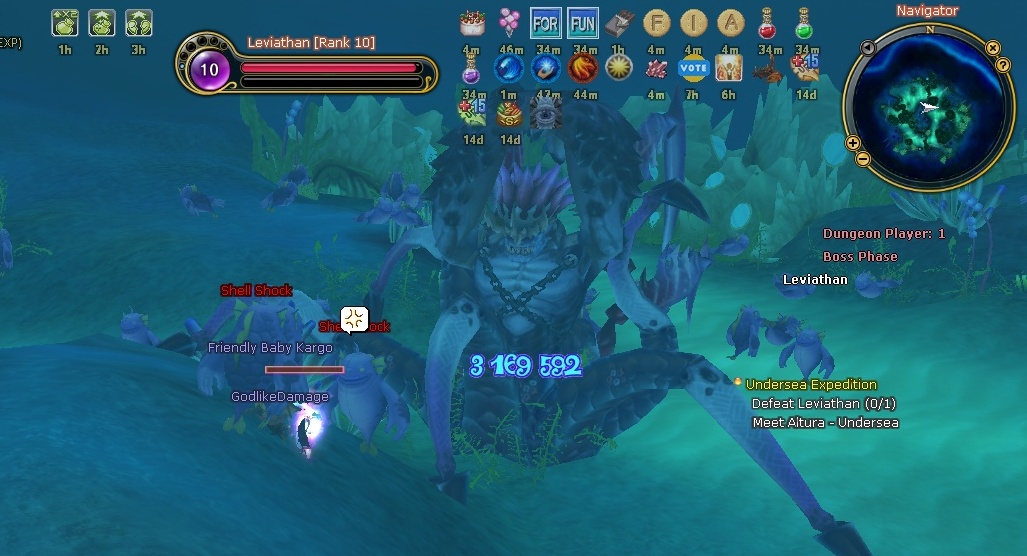This screenshot has height=556, width=1027.
Task: Click the FUN buff icon
Action: pyautogui.click(x=582, y=22)
